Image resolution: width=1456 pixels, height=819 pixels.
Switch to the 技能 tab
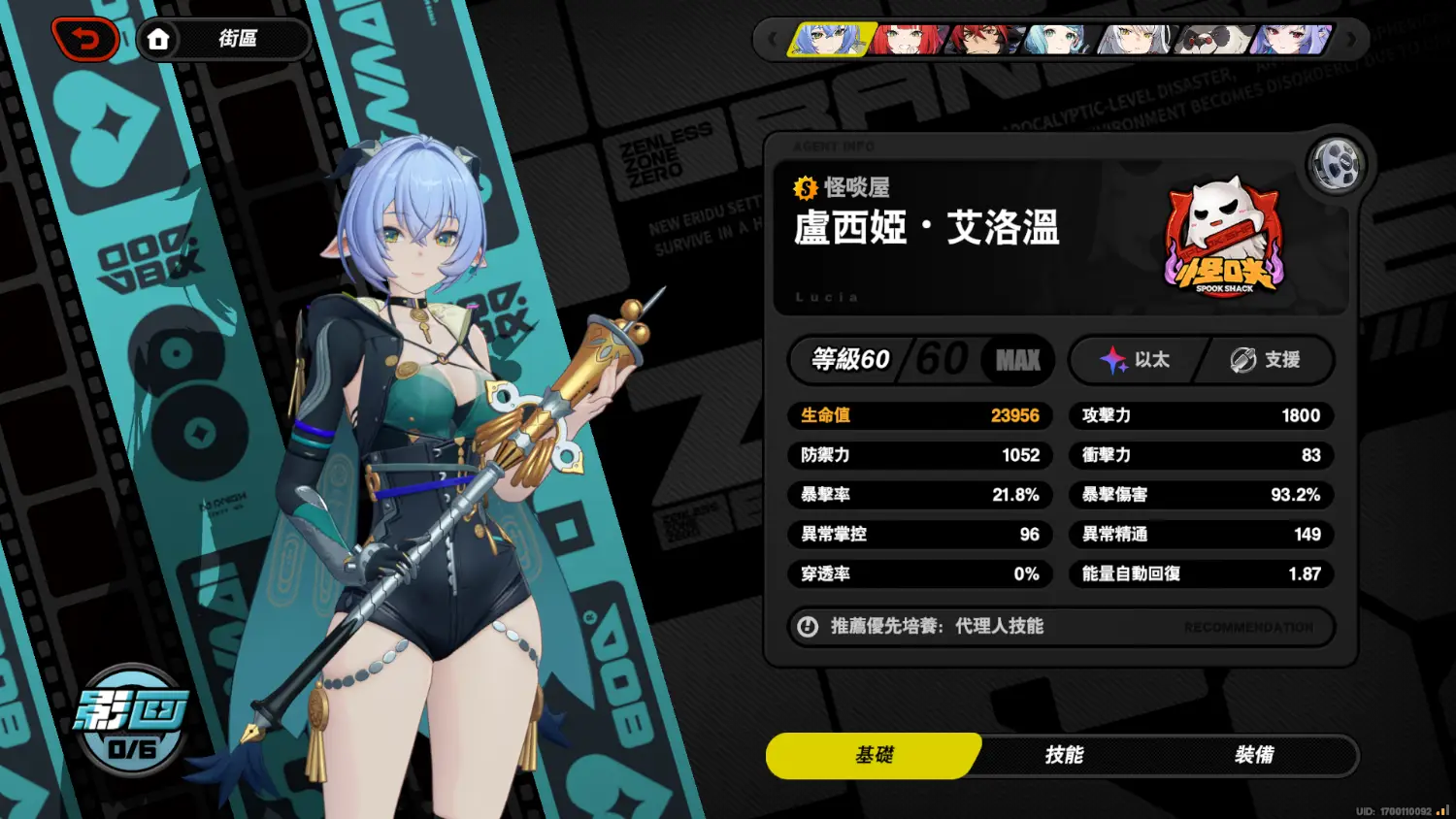[1064, 755]
